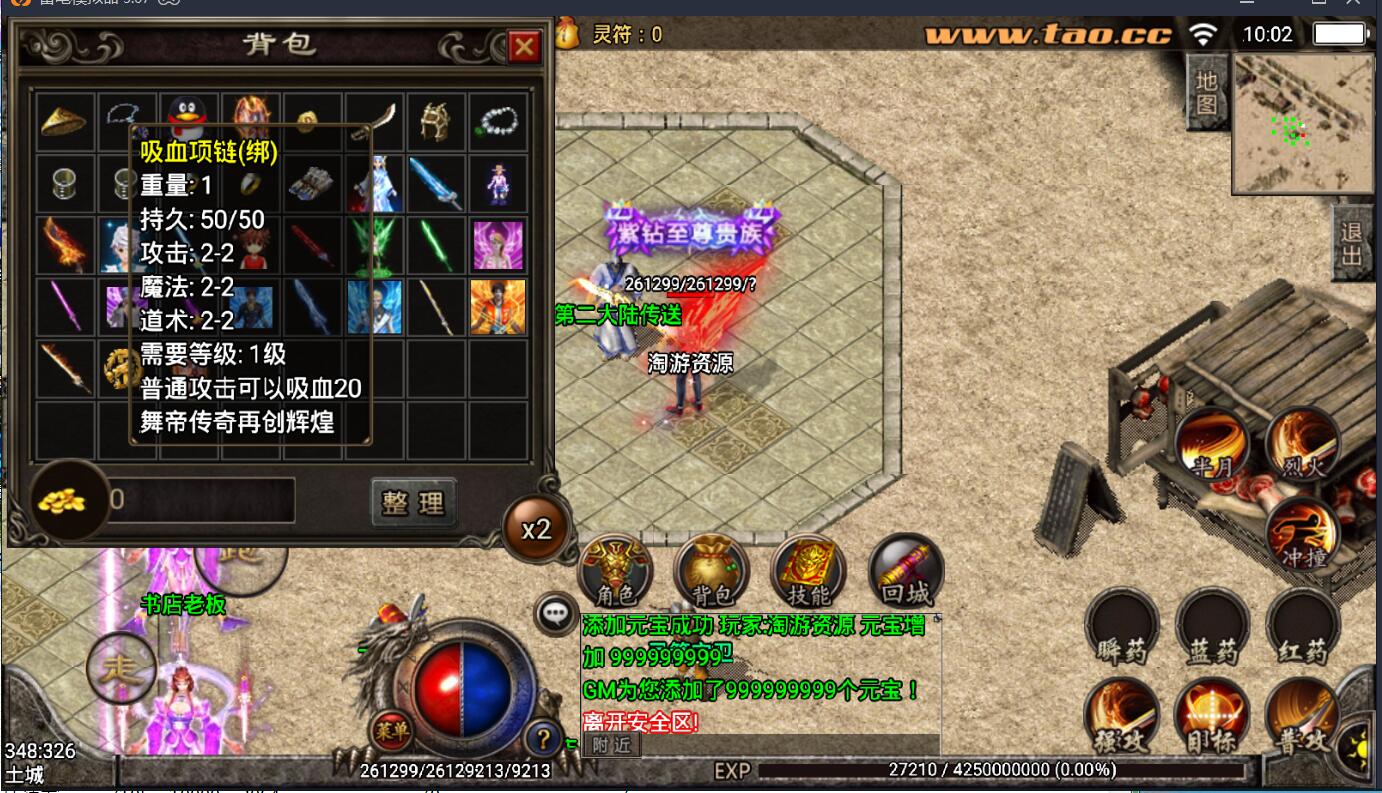Use the 蓝药 mana potion
Image resolution: width=1382 pixels, height=793 pixels.
[1212, 627]
